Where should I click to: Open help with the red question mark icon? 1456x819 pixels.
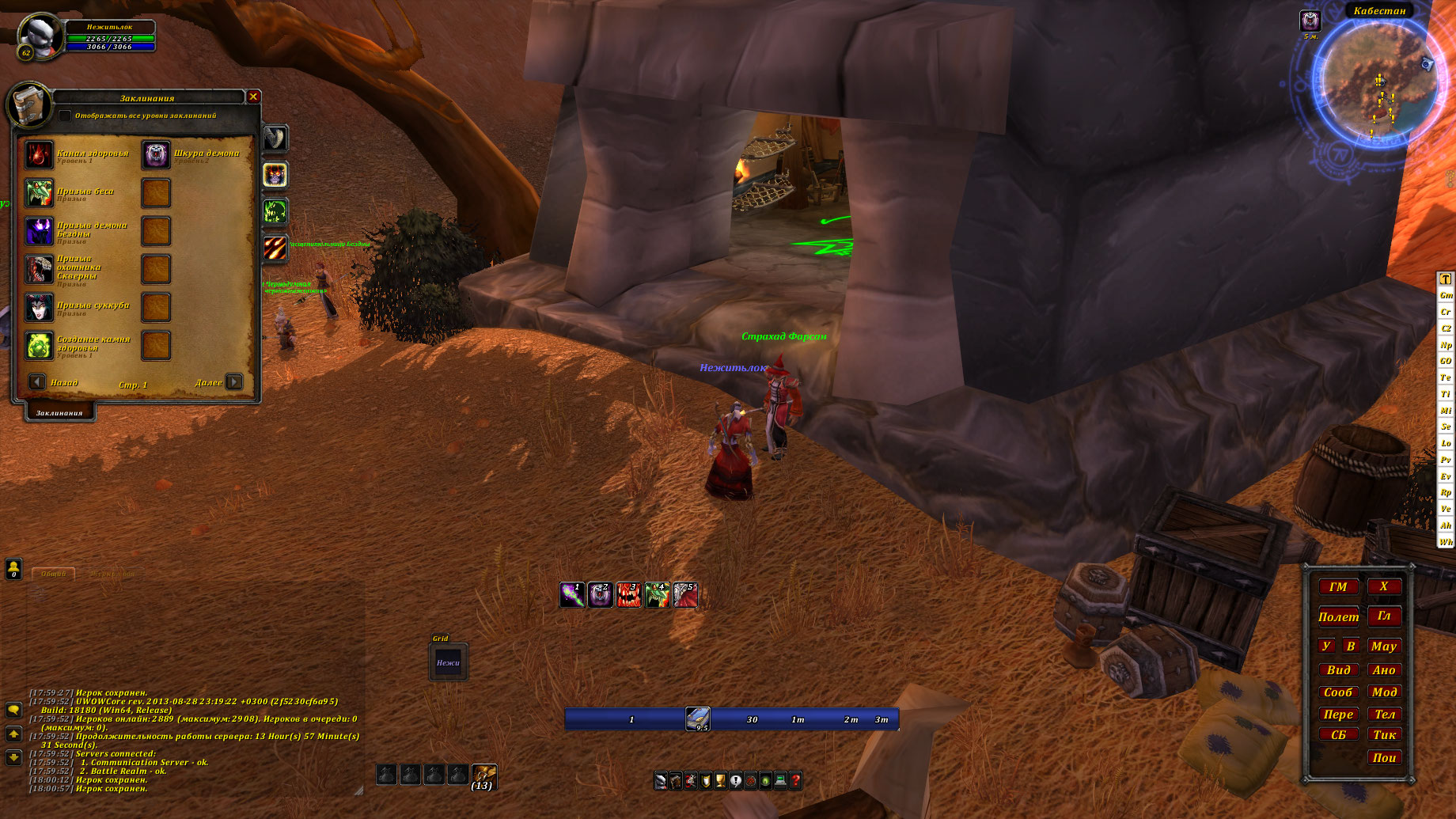coord(795,781)
